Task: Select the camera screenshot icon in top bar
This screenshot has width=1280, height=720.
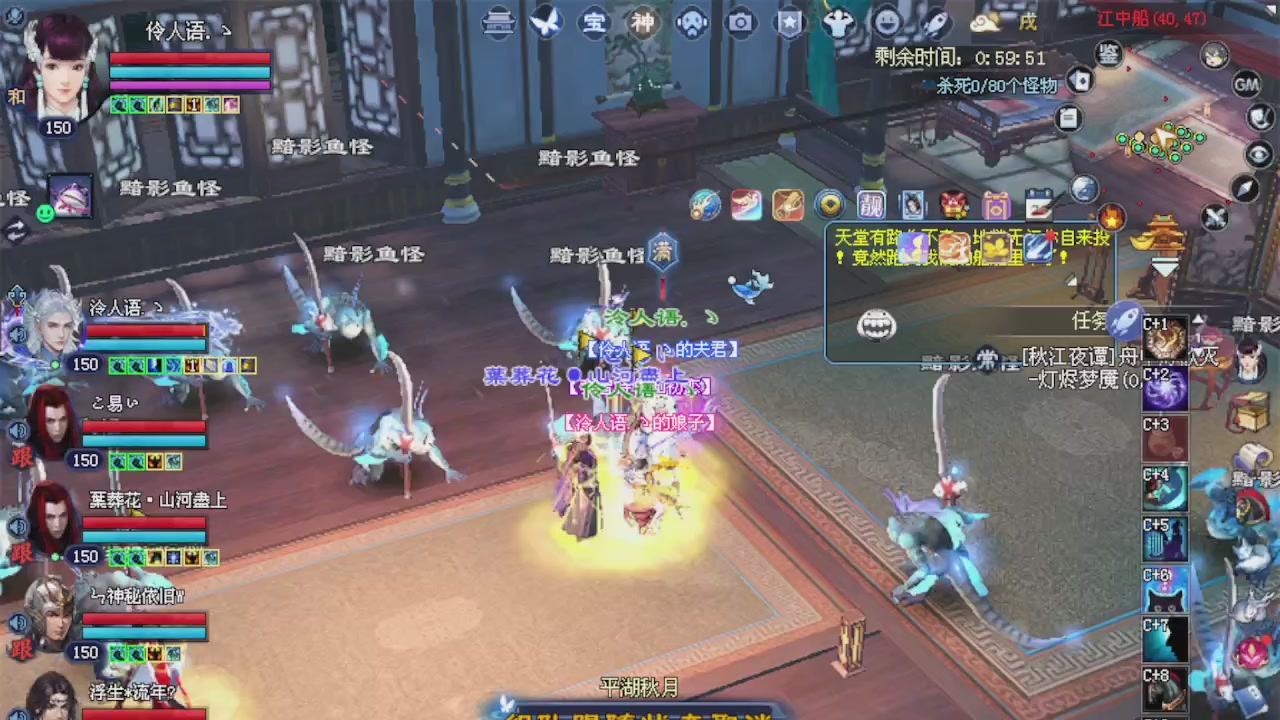Action: click(740, 21)
